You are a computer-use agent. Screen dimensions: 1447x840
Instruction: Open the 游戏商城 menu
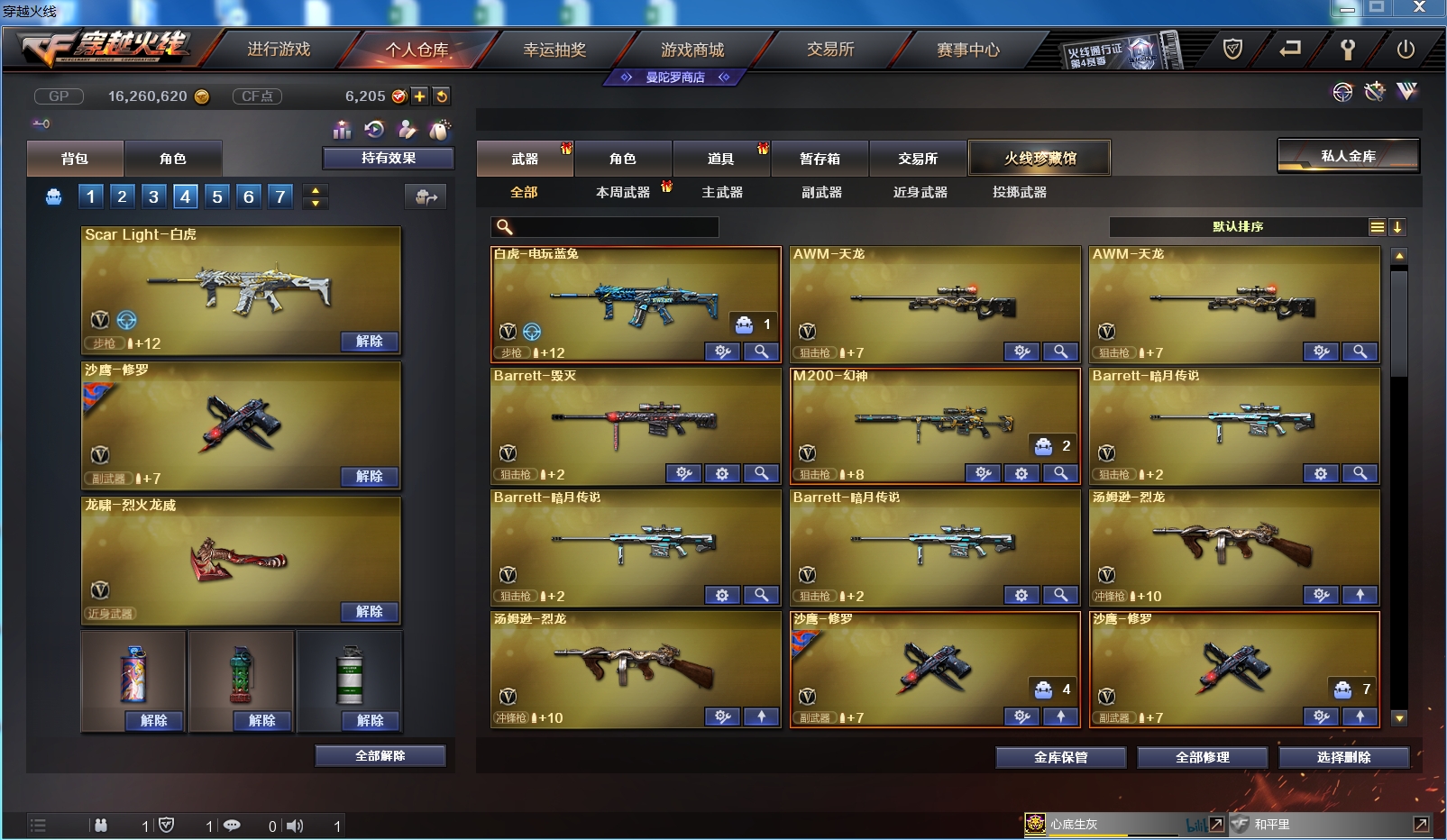(x=694, y=50)
